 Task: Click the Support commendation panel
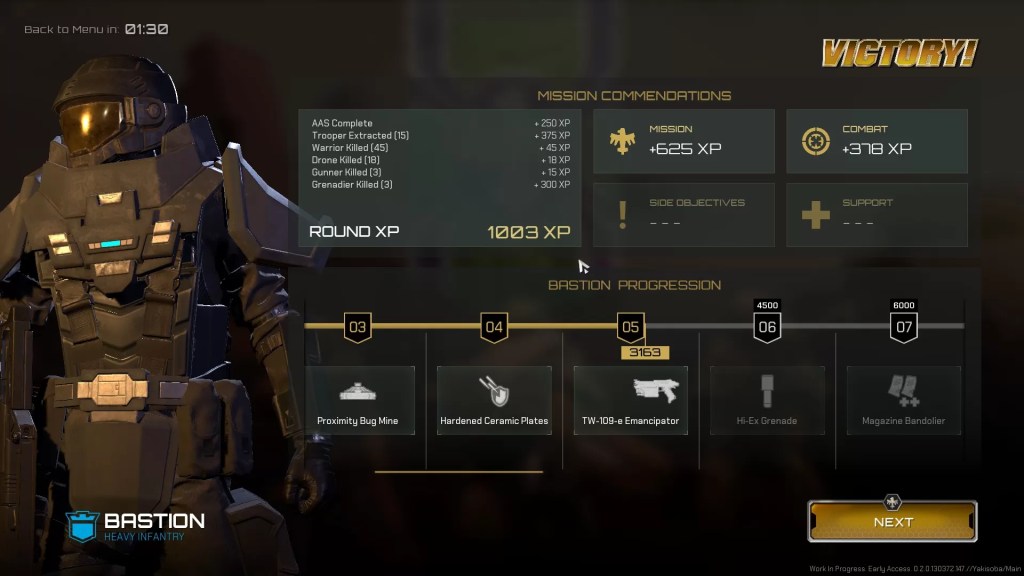coord(876,214)
